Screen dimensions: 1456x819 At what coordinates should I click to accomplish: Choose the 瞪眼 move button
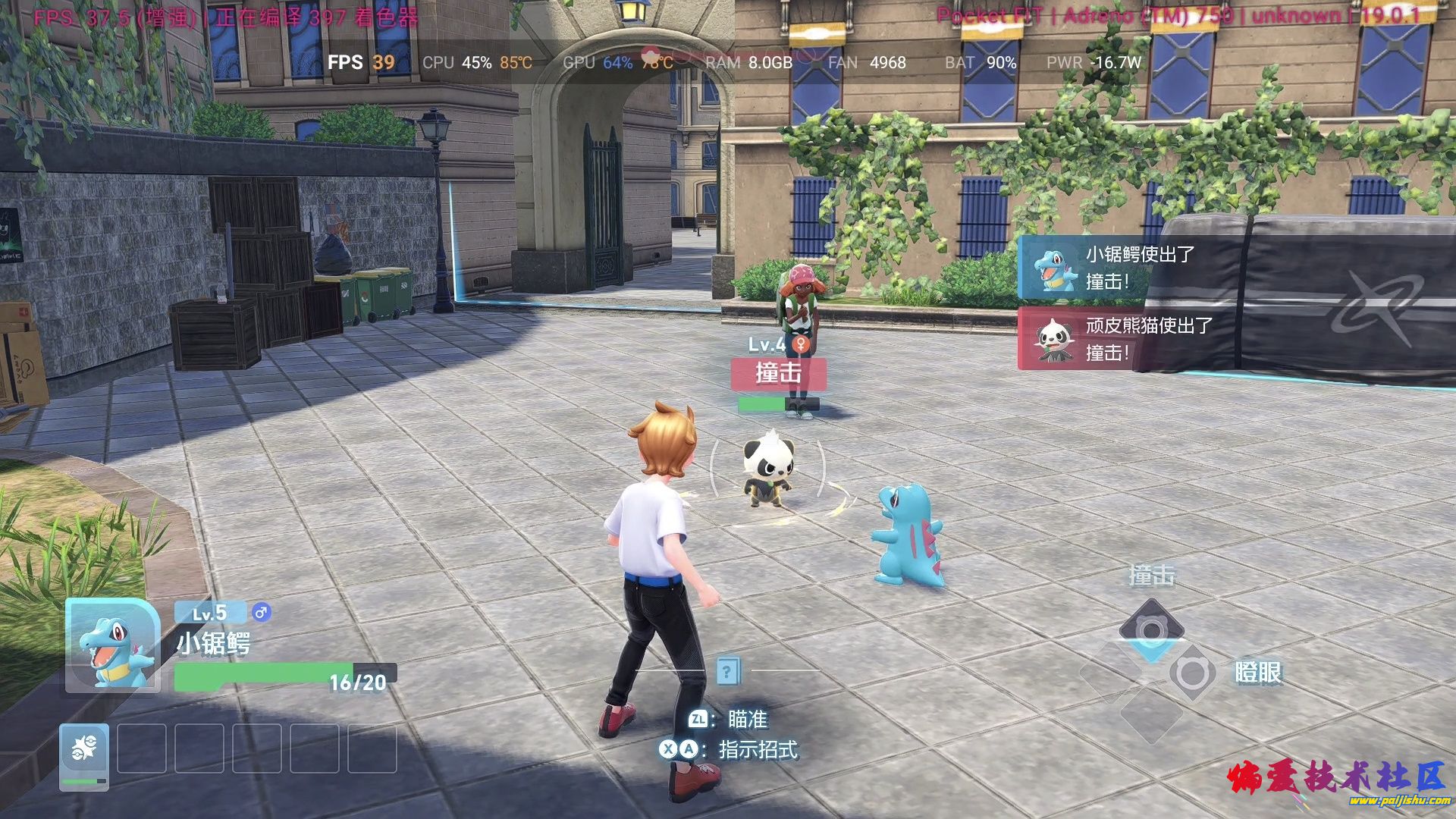point(1191,673)
